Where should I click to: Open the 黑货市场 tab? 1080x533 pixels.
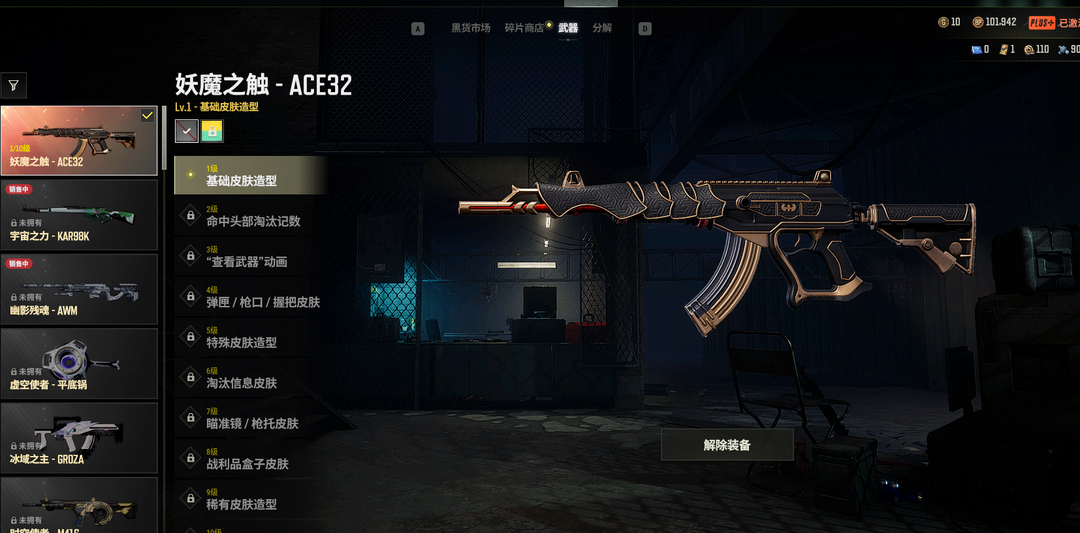470,28
